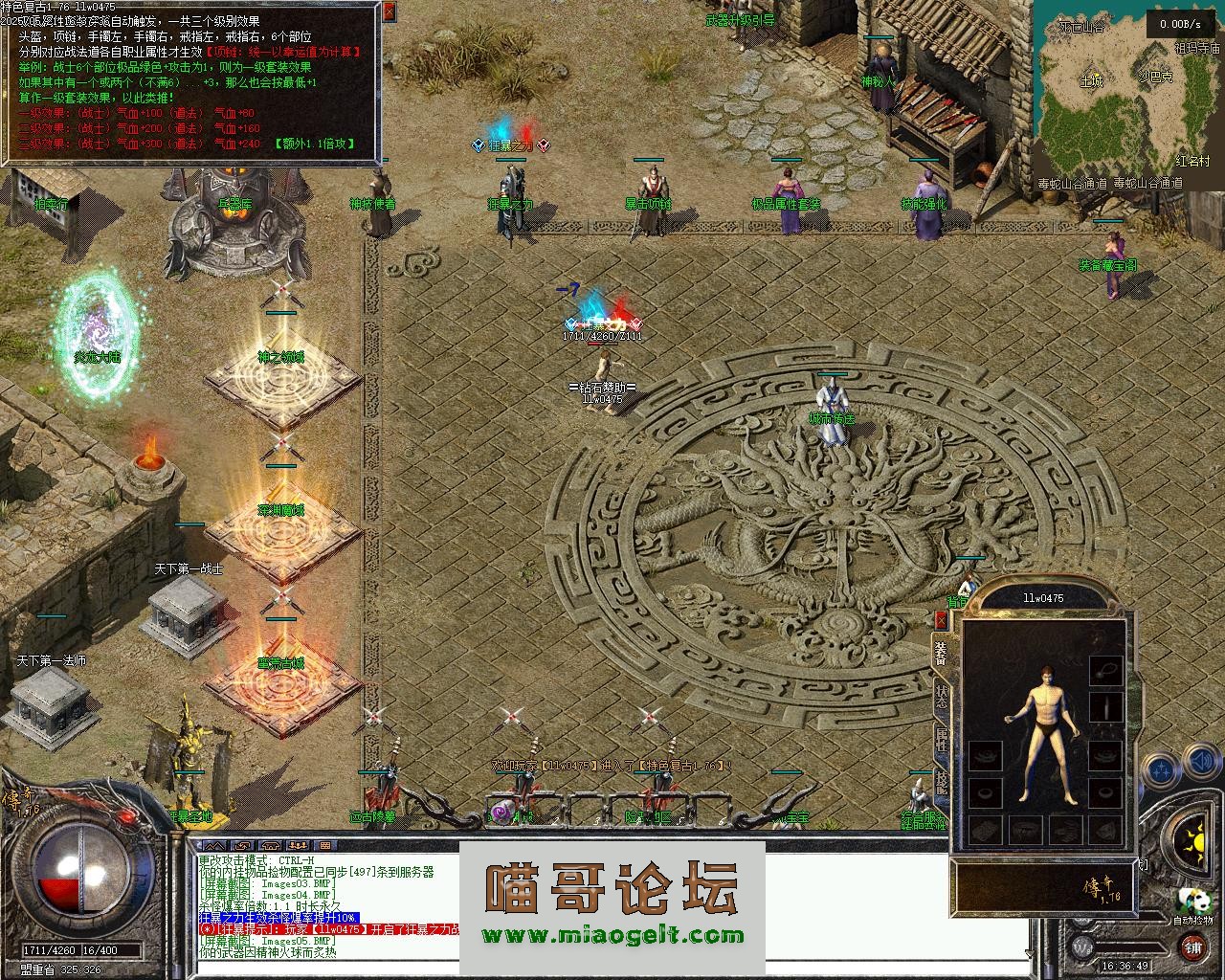Click the mountain-shaped chat toolbar button
The height and width of the screenshot is (980, 1225).
click(x=216, y=846)
